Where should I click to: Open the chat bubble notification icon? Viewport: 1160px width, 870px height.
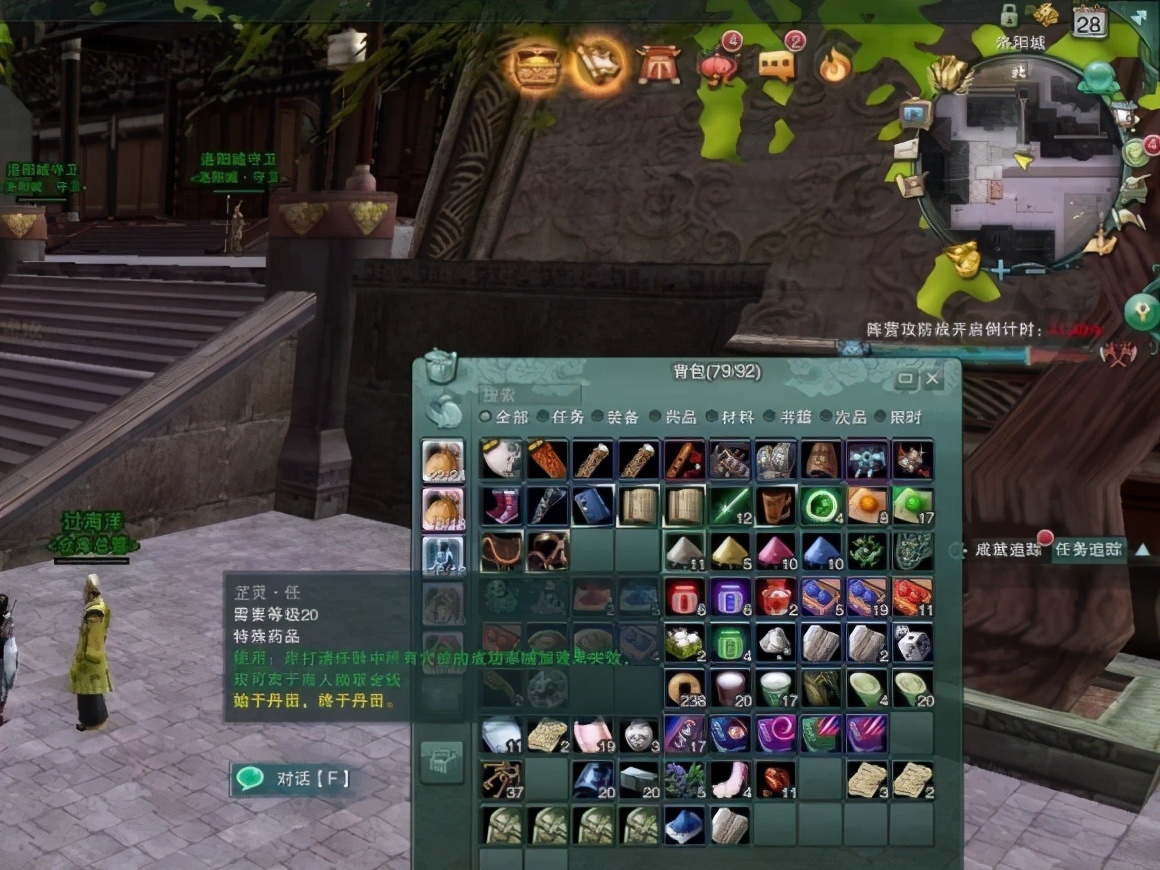(778, 64)
